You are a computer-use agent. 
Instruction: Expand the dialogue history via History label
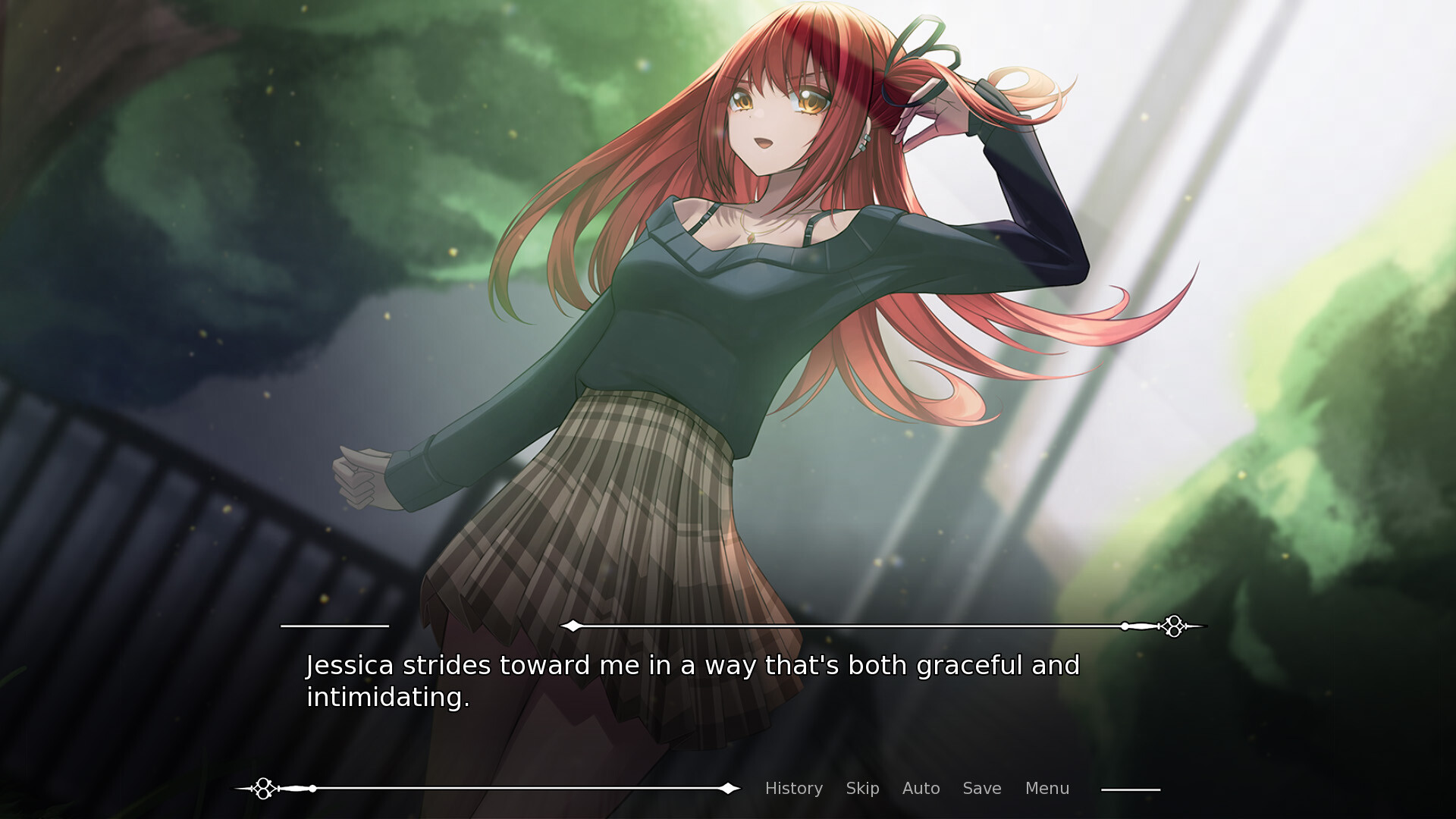tap(793, 789)
